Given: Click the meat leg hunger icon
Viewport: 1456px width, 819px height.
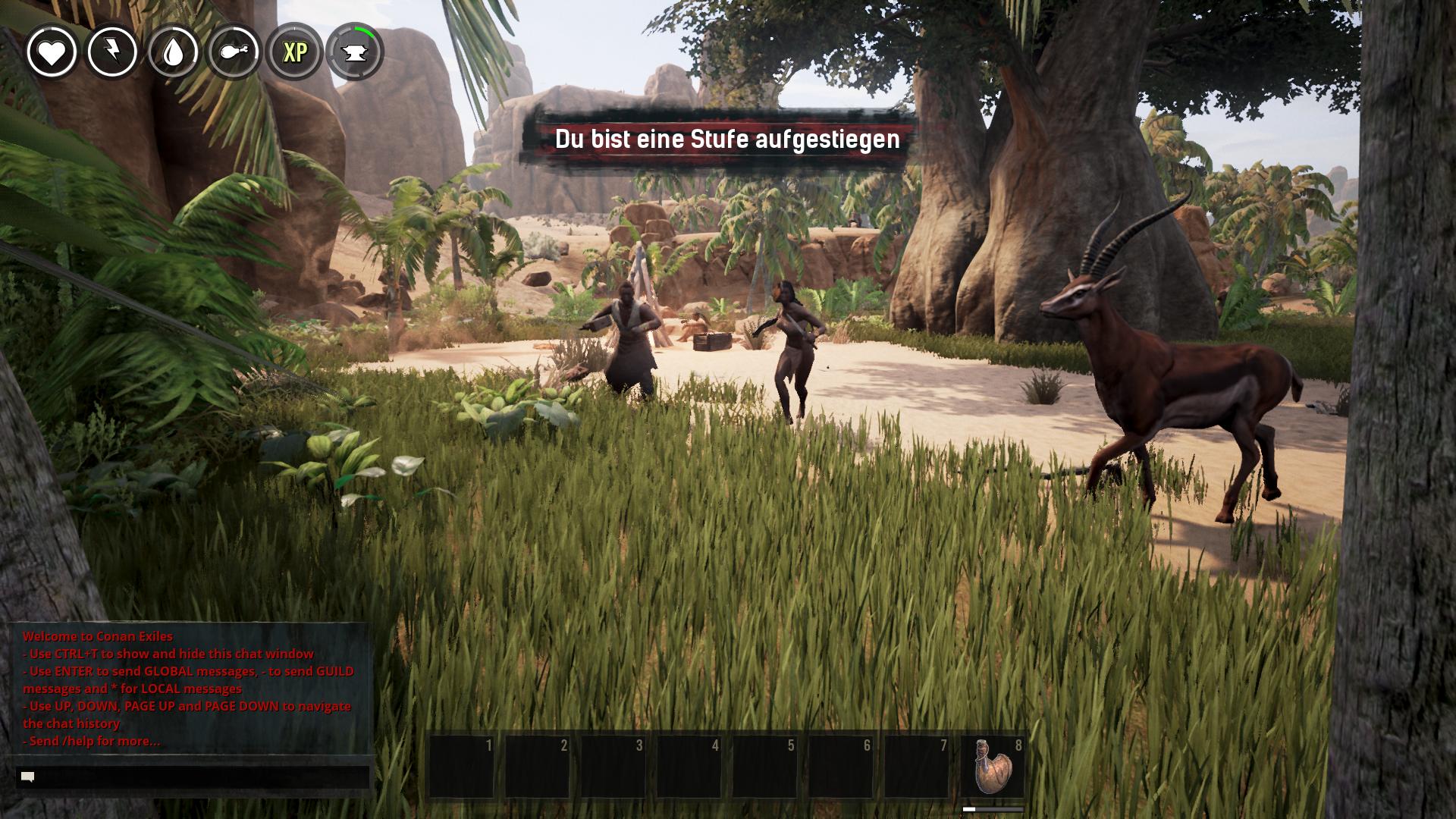Looking at the screenshot, I should 234,52.
